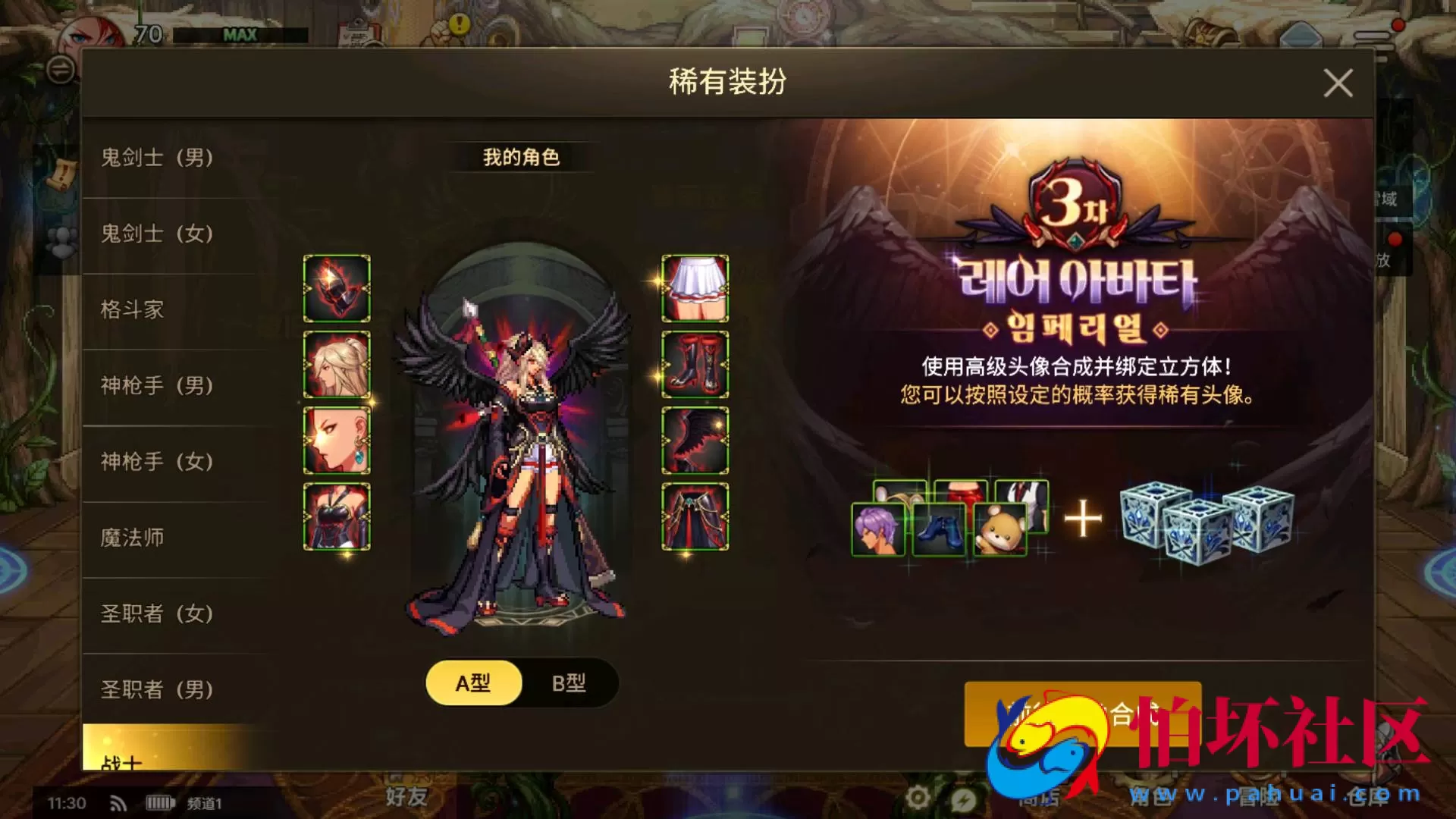The width and height of the screenshot is (1456, 819).
Task: Open the settings gear in the bottom bar
Action: 919,798
